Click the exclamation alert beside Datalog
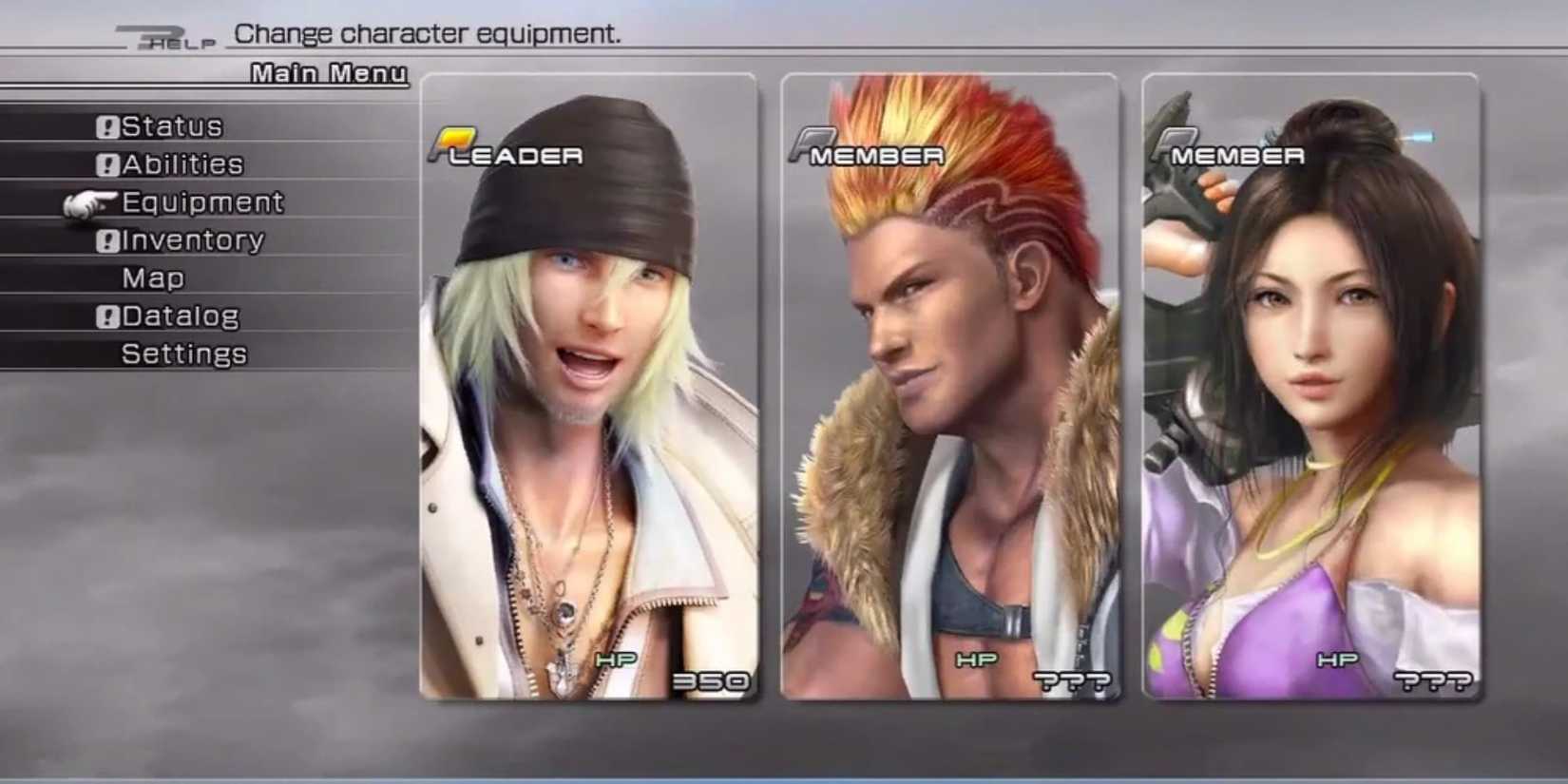This screenshot has width=1568, height=784. 107,315
